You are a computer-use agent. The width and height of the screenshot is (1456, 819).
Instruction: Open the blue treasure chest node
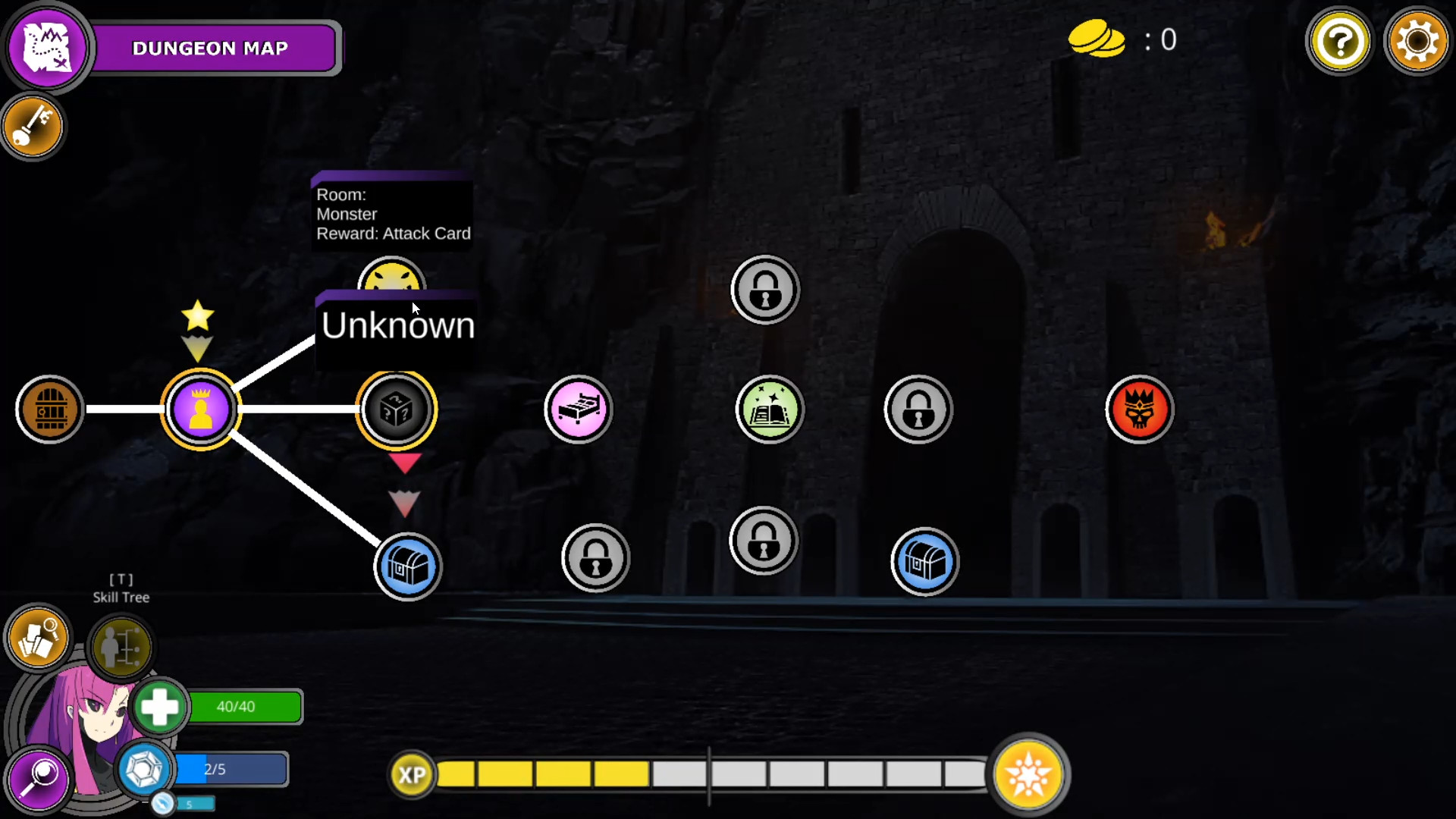pyautogui.click(x=408, y=566)
